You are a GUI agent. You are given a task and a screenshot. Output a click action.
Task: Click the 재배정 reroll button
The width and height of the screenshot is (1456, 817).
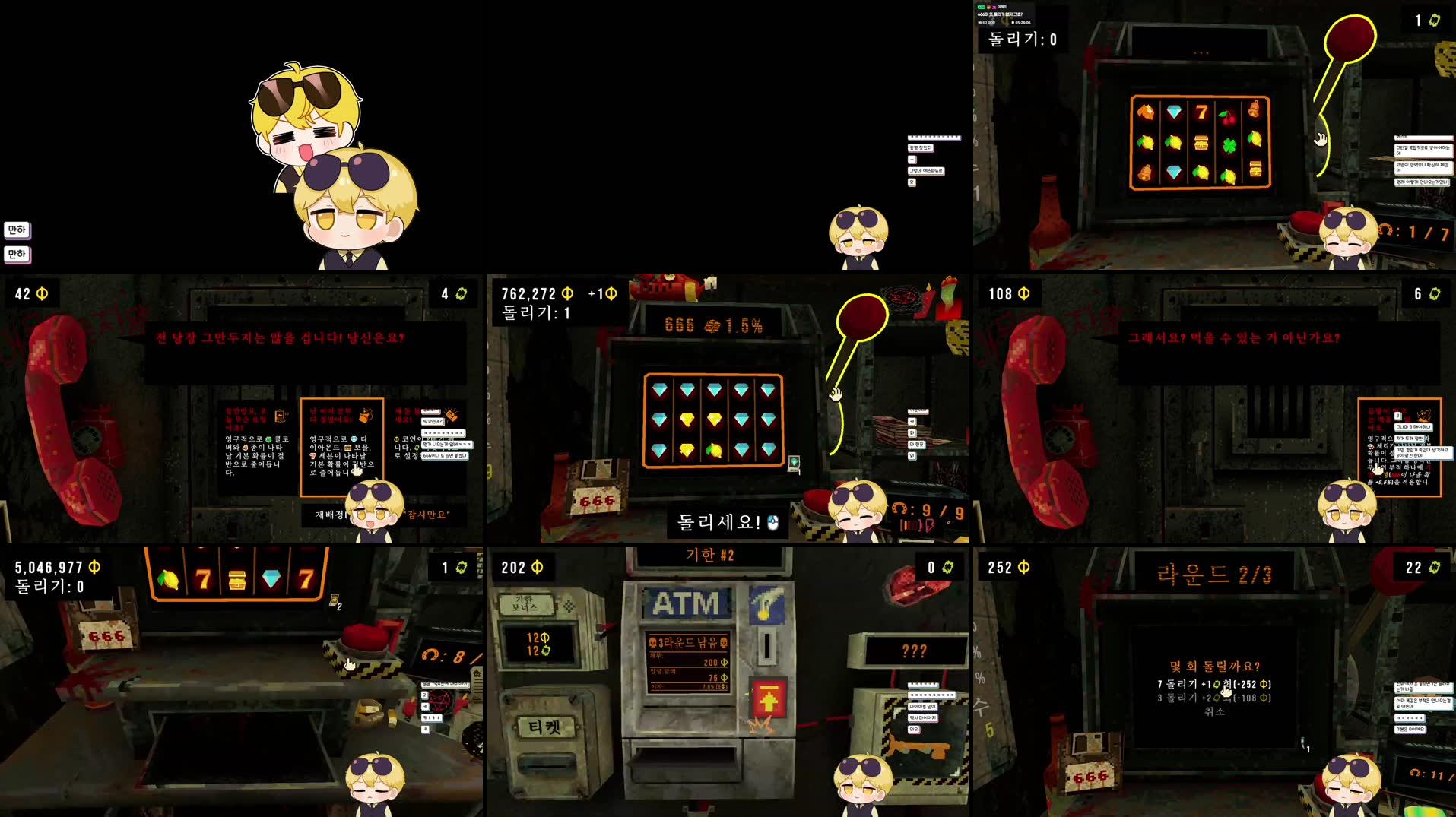click(330, 515)
